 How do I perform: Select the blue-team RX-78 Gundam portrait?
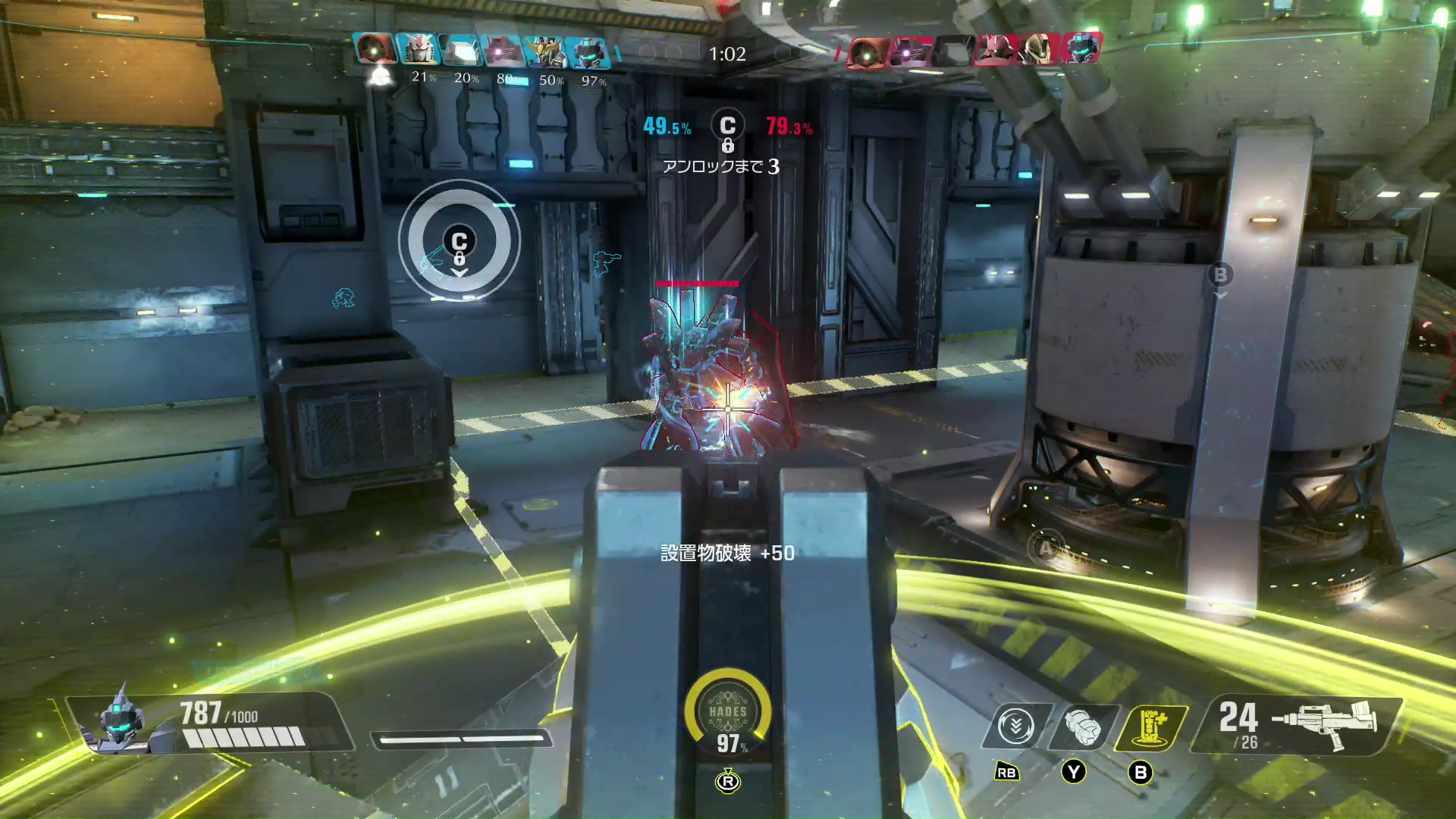coord(417,50)
